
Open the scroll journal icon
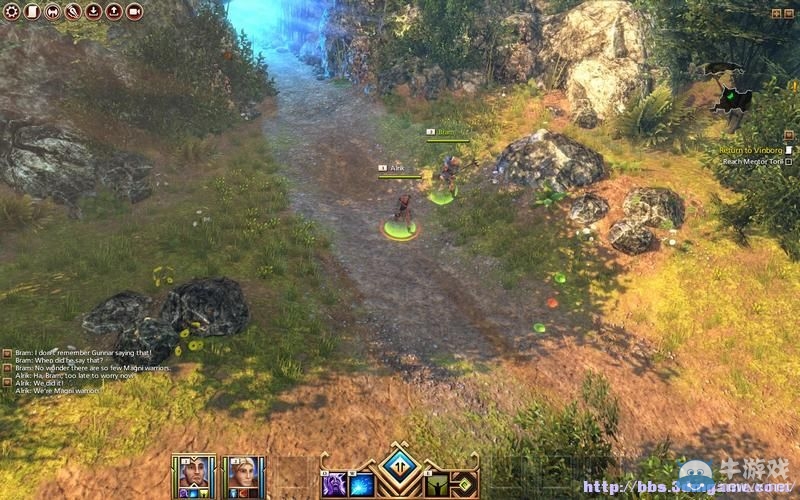point(31,12)
